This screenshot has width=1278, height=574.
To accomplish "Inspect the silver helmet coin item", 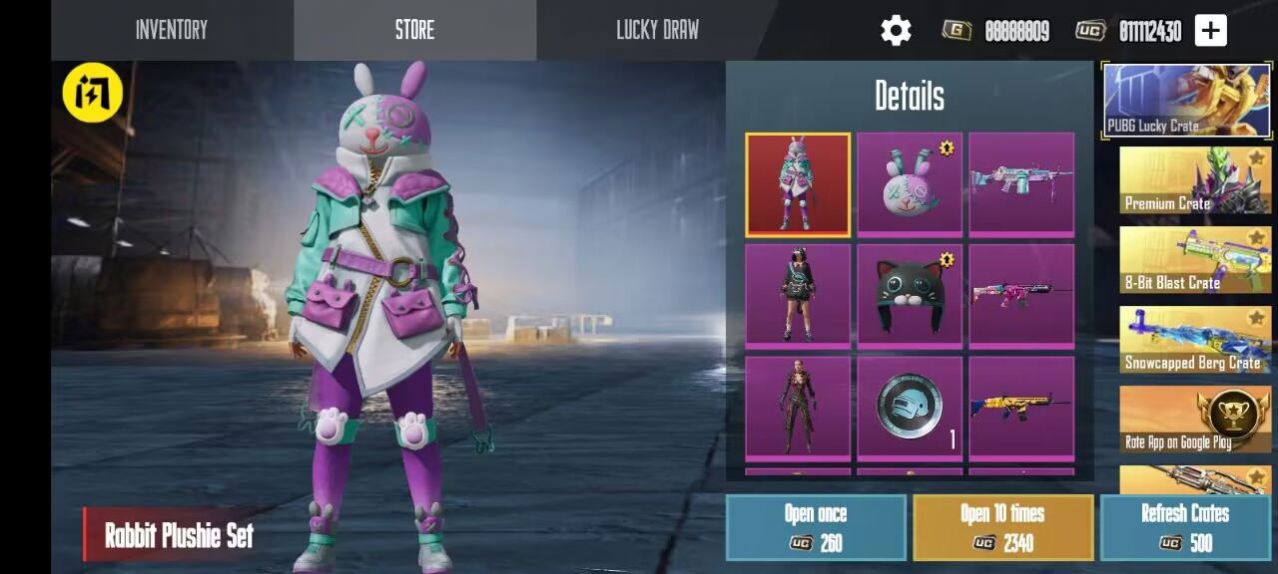I will (x=909, y=408).
